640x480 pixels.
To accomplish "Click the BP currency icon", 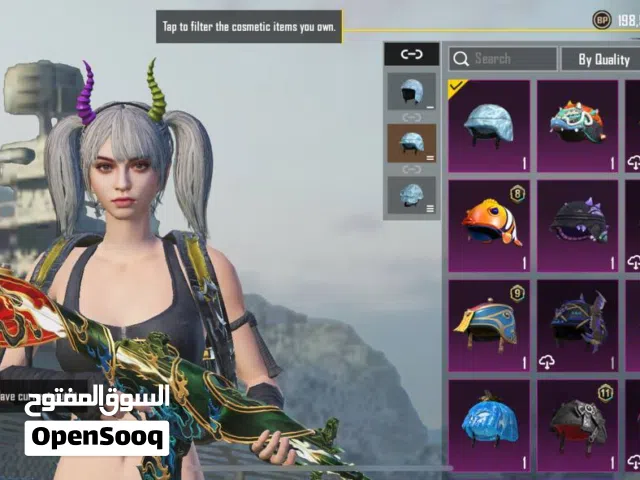I will (602, 19).
